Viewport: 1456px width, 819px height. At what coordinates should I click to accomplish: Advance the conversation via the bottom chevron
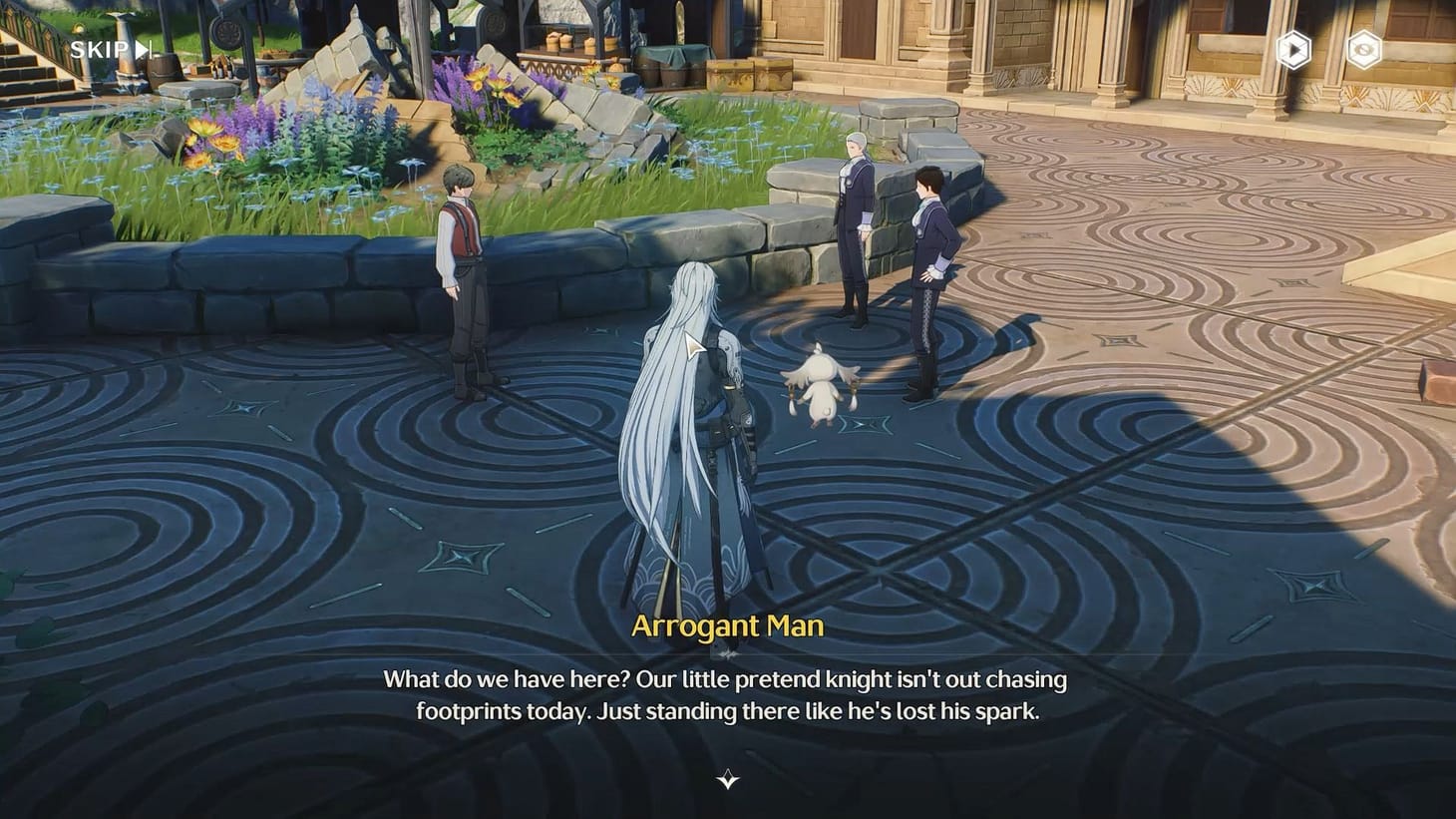click(728, 780)
